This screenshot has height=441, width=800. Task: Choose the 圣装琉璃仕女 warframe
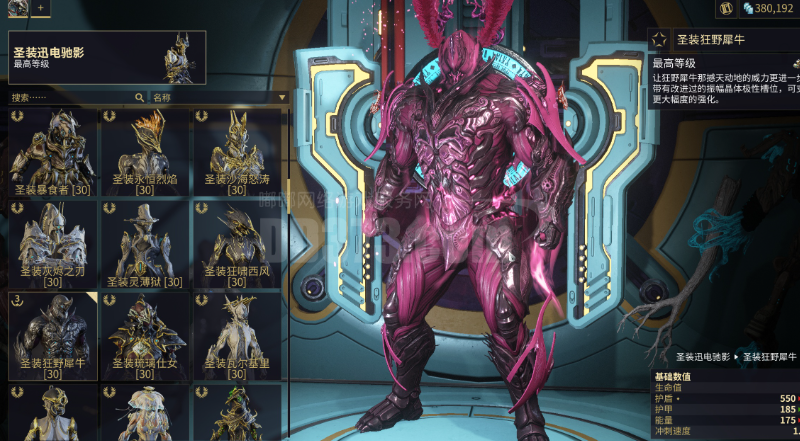[x=145, y=336]
